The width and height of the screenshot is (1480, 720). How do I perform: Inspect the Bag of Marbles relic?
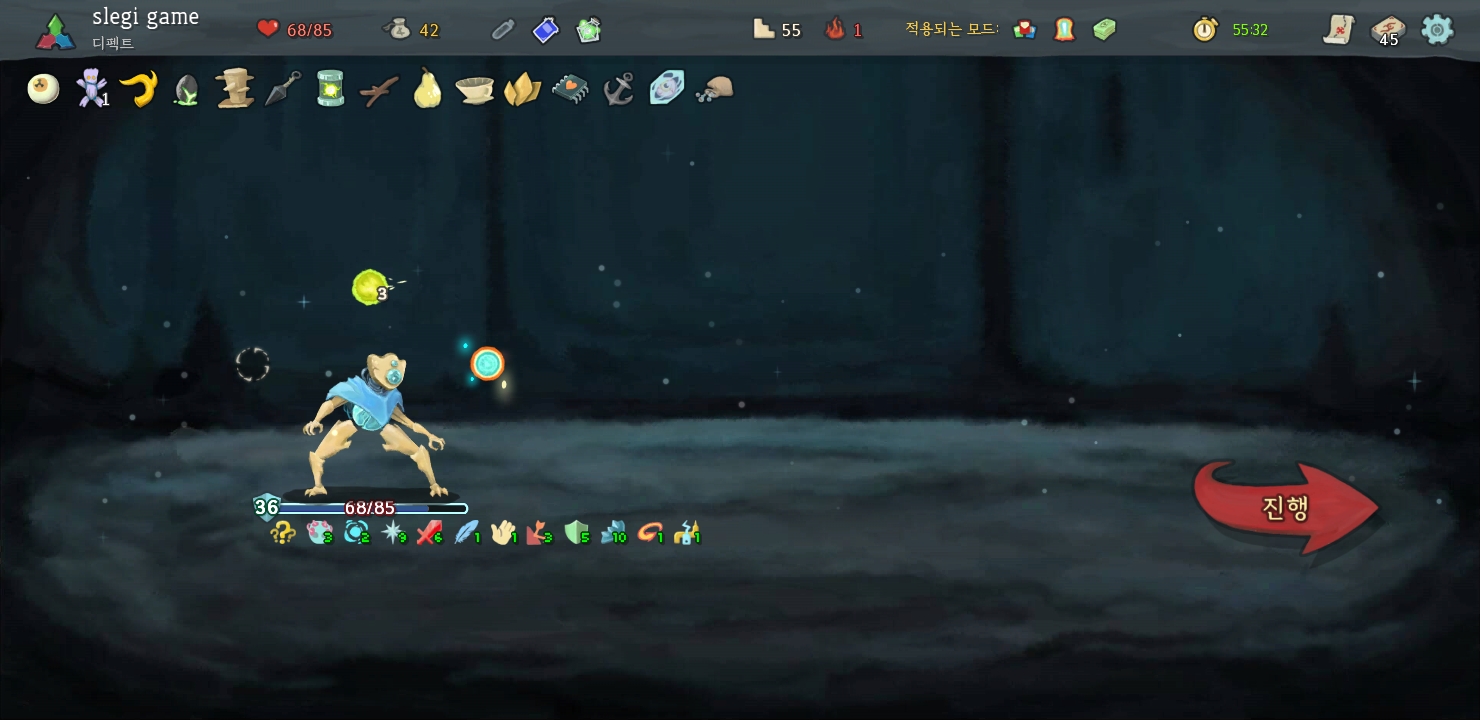(x=714, y=89)
